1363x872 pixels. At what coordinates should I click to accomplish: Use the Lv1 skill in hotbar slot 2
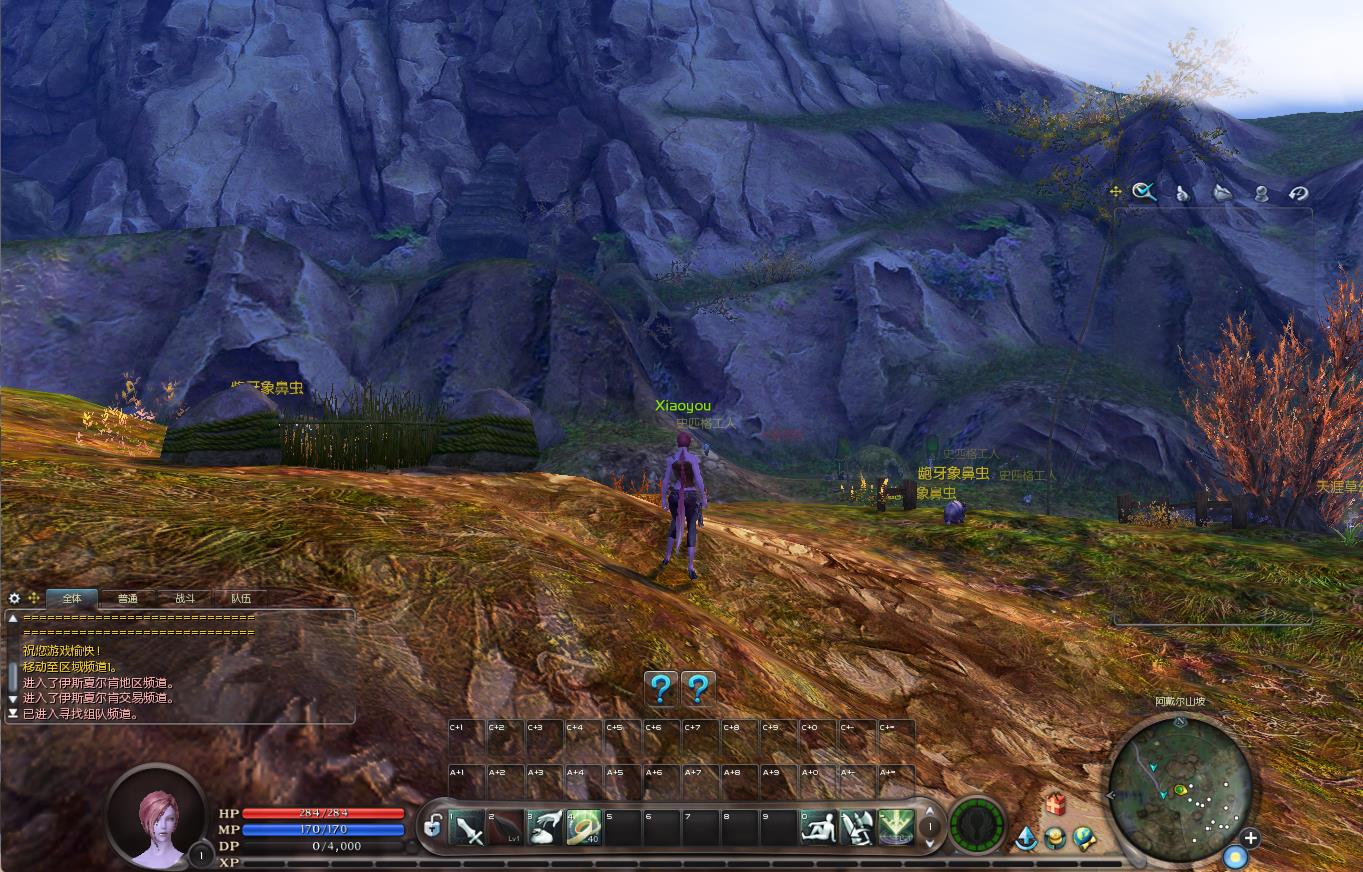click(x=505, y=828)
